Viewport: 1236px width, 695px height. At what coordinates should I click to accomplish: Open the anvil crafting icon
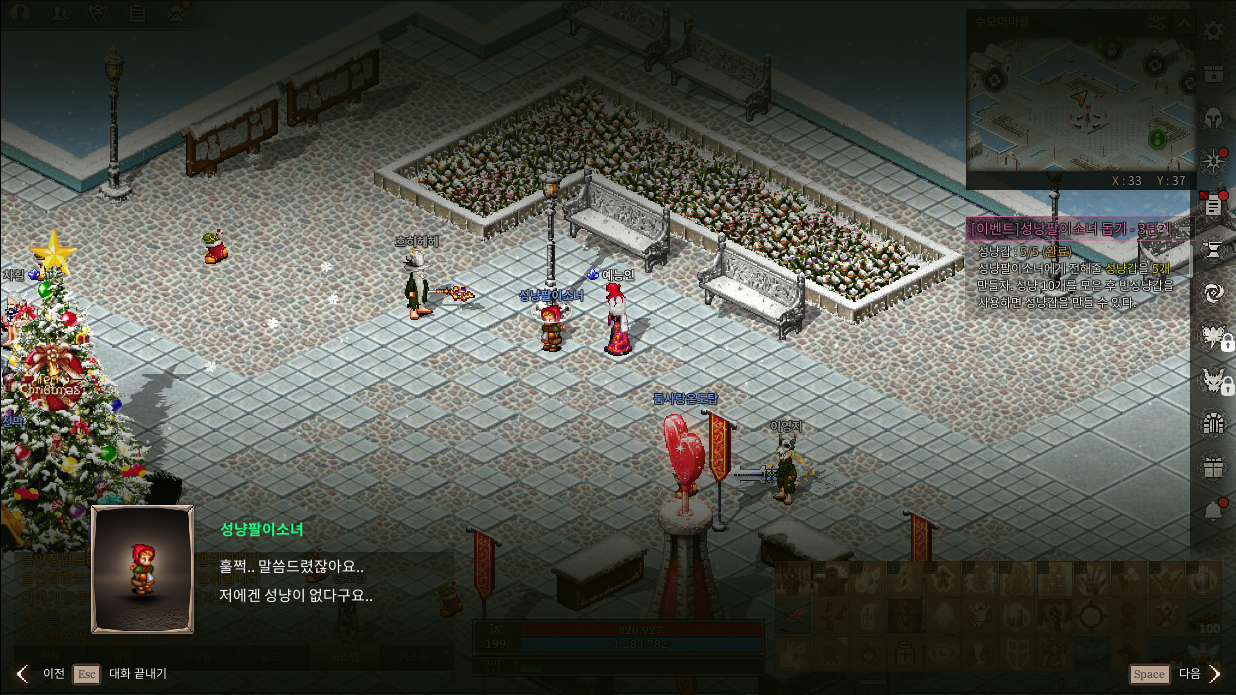point(1213,248)
